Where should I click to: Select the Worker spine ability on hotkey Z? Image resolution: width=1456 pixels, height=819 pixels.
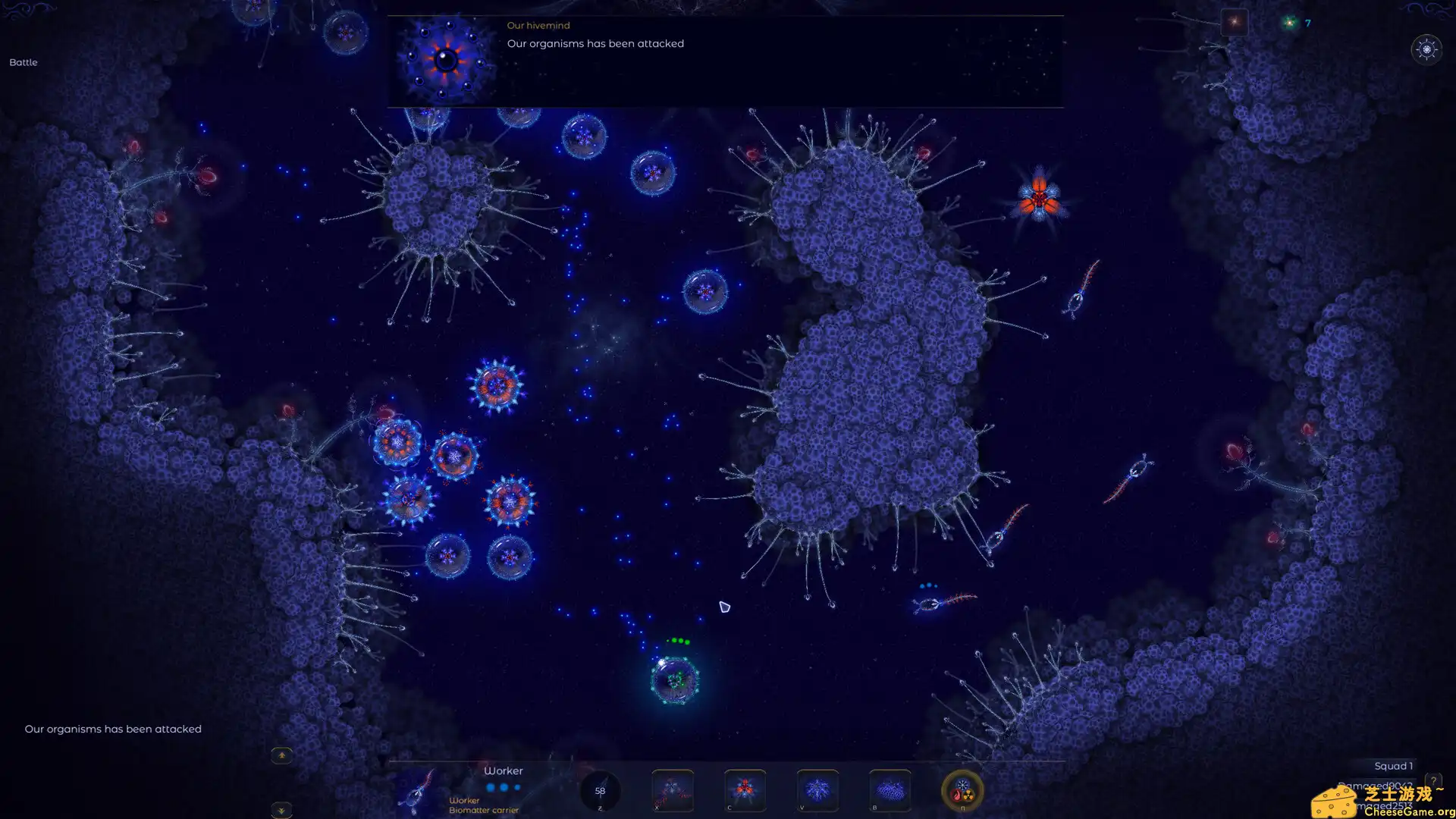tap(600, 791)
